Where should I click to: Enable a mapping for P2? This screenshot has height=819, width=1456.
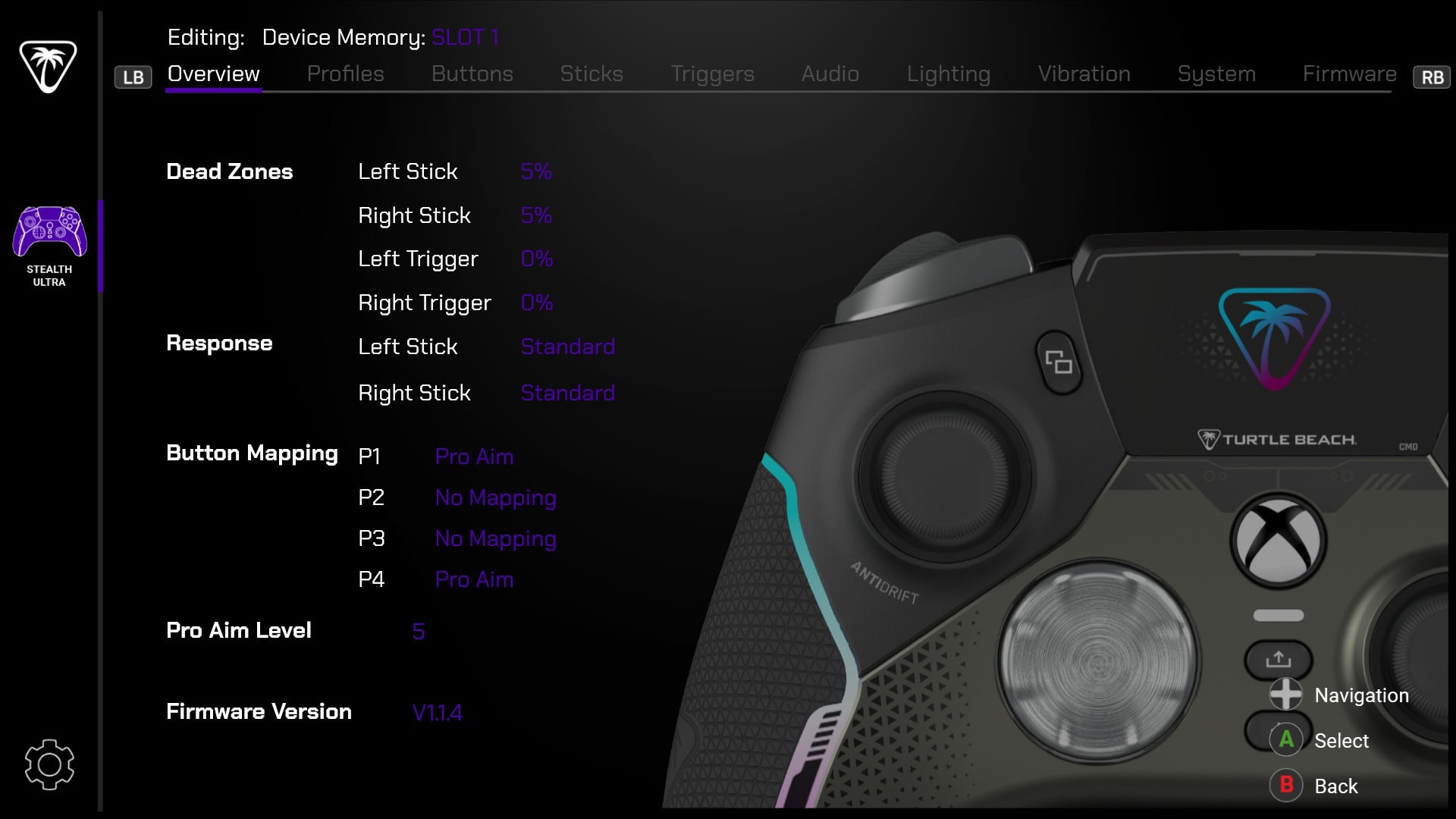[x=496, y=498]
